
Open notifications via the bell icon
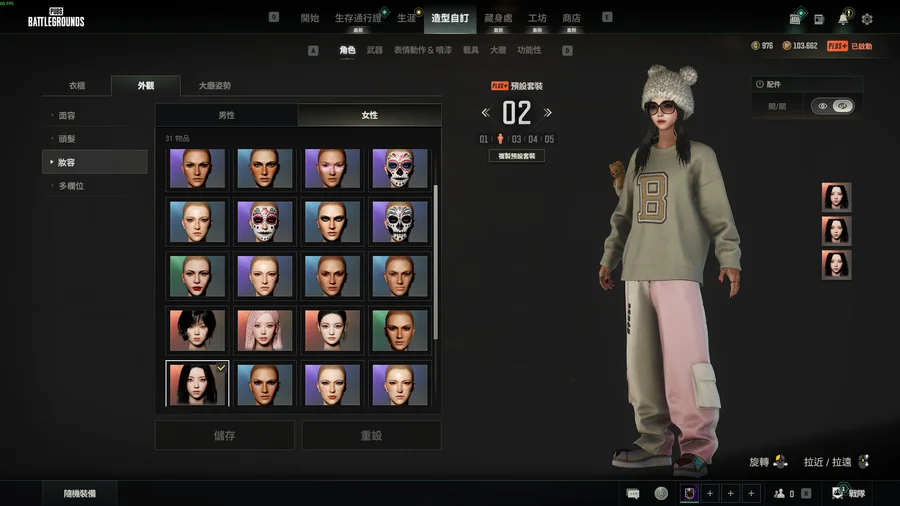point(843,19)
